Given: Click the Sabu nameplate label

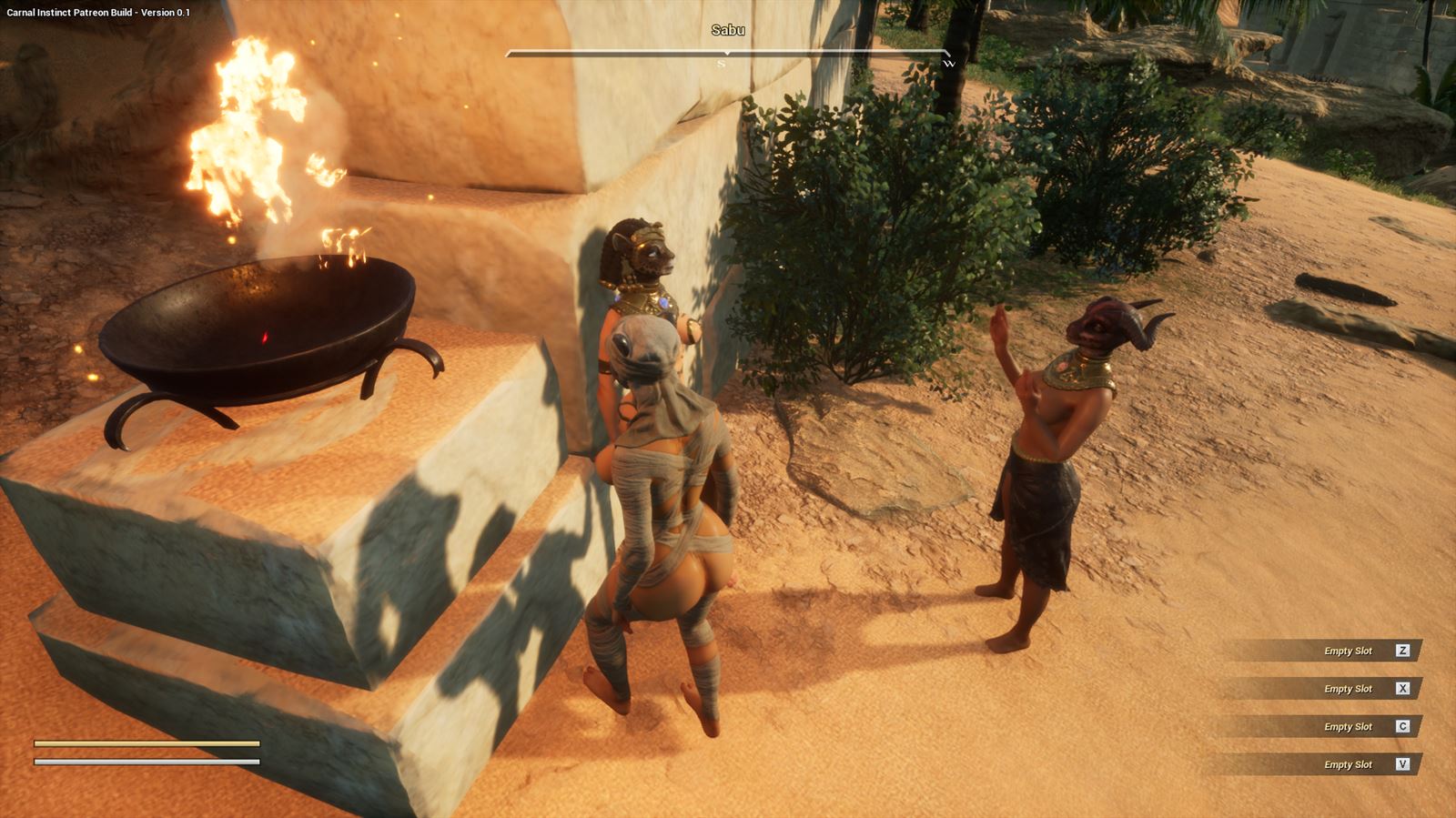Looking at the screenshot, I should (x=728, y=33).
